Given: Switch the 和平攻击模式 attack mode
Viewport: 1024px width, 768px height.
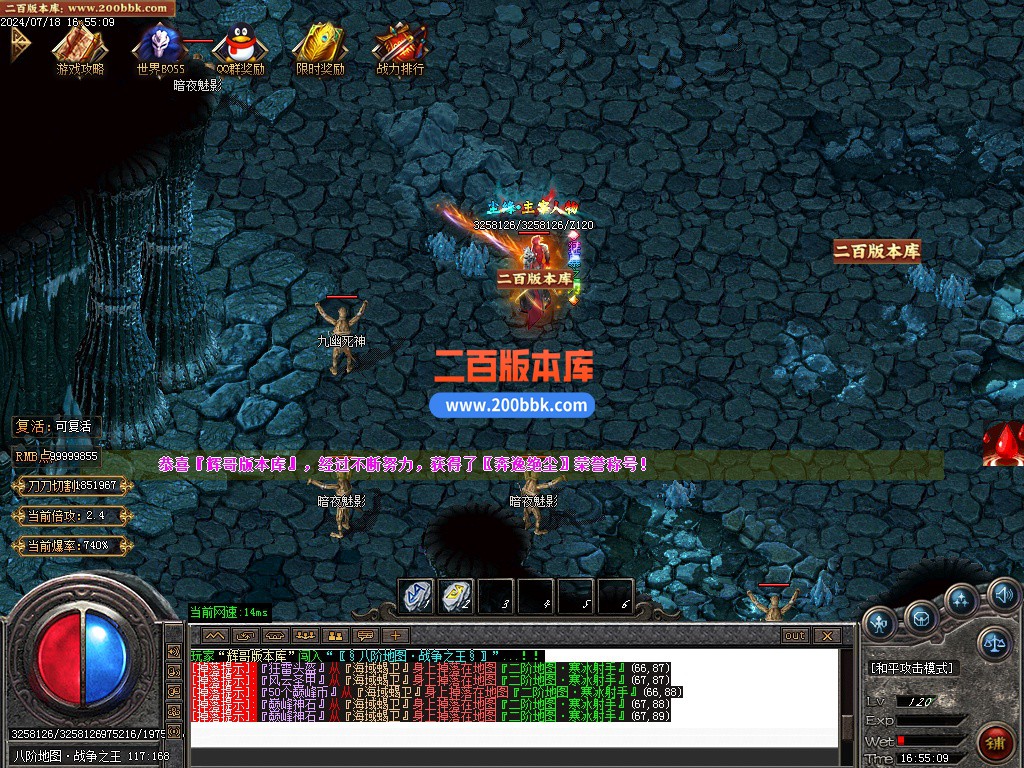Looking at the screenshot, I should pos(911,667).
